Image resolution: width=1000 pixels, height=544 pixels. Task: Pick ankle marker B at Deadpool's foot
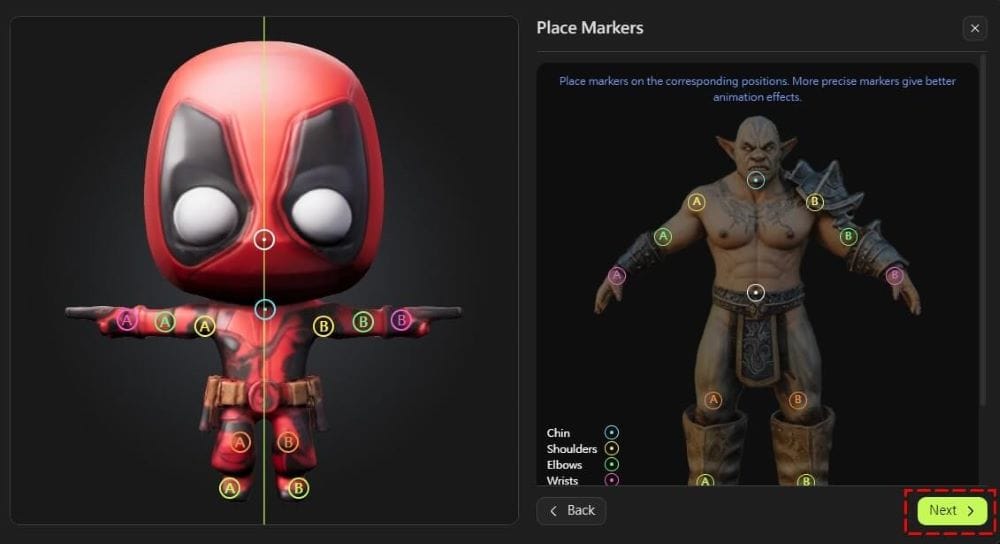(298, 488)
